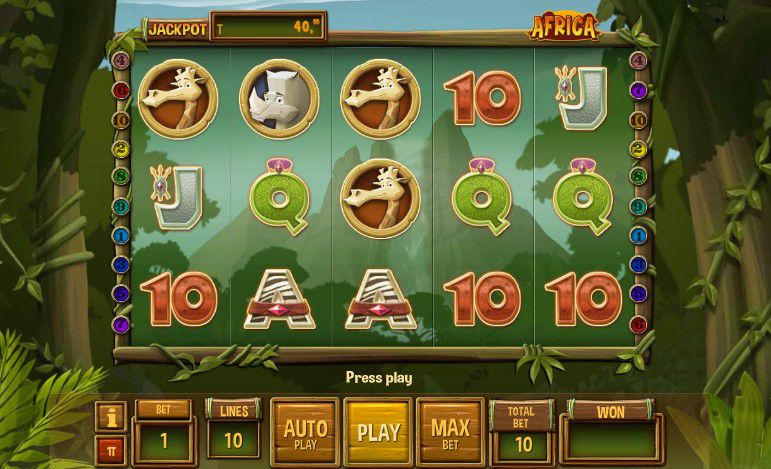Change the Bet amount box showing 1
The width and height of the screenshot is (771, 469).
coord(163,439)
